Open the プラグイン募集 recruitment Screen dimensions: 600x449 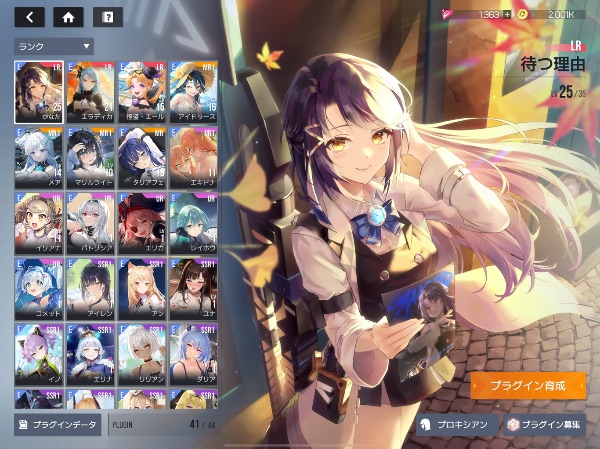[x=543, y=425]
